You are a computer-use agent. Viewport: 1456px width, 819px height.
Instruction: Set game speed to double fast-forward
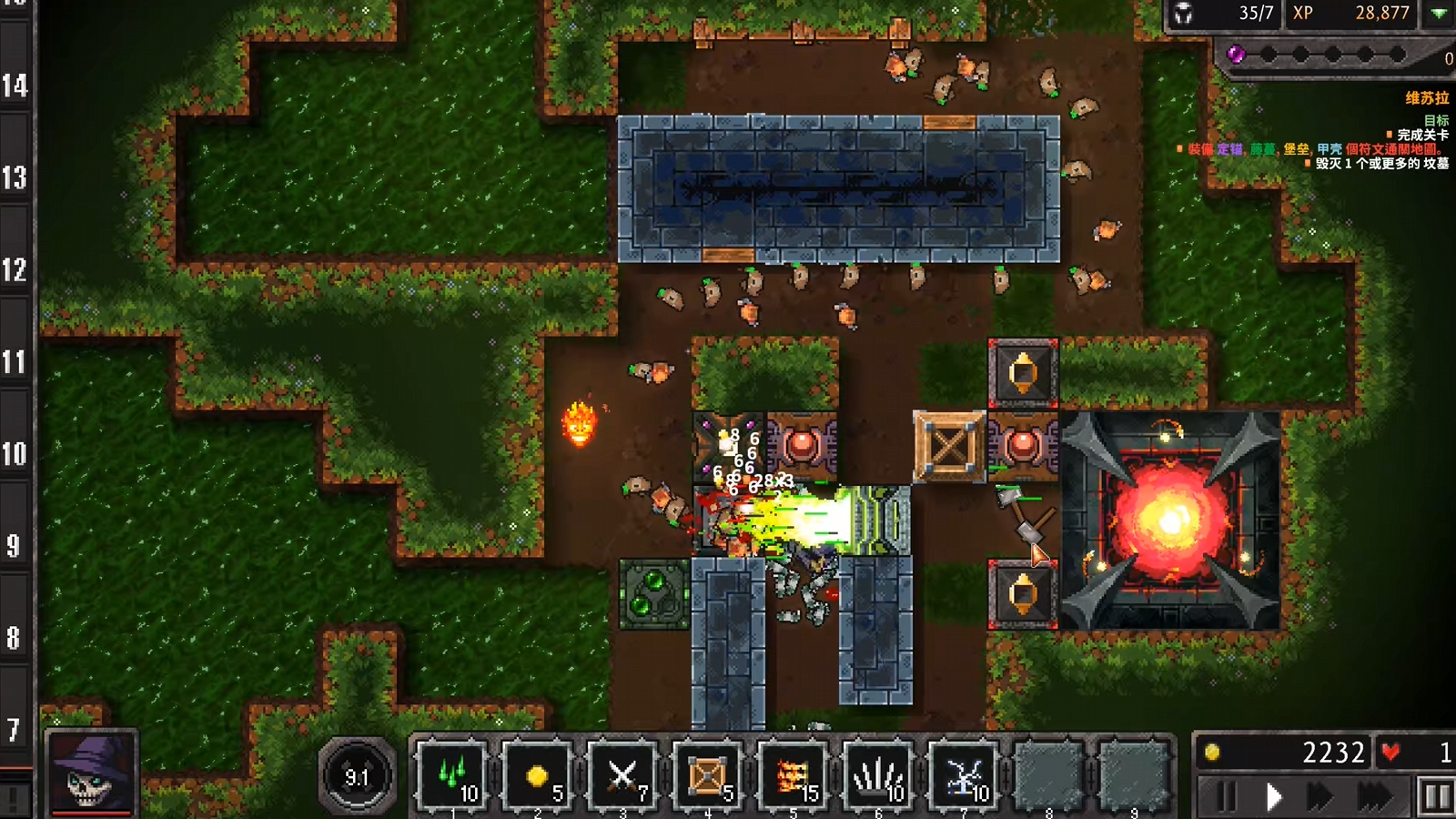pyautogui.click(x=1320, y=798)
